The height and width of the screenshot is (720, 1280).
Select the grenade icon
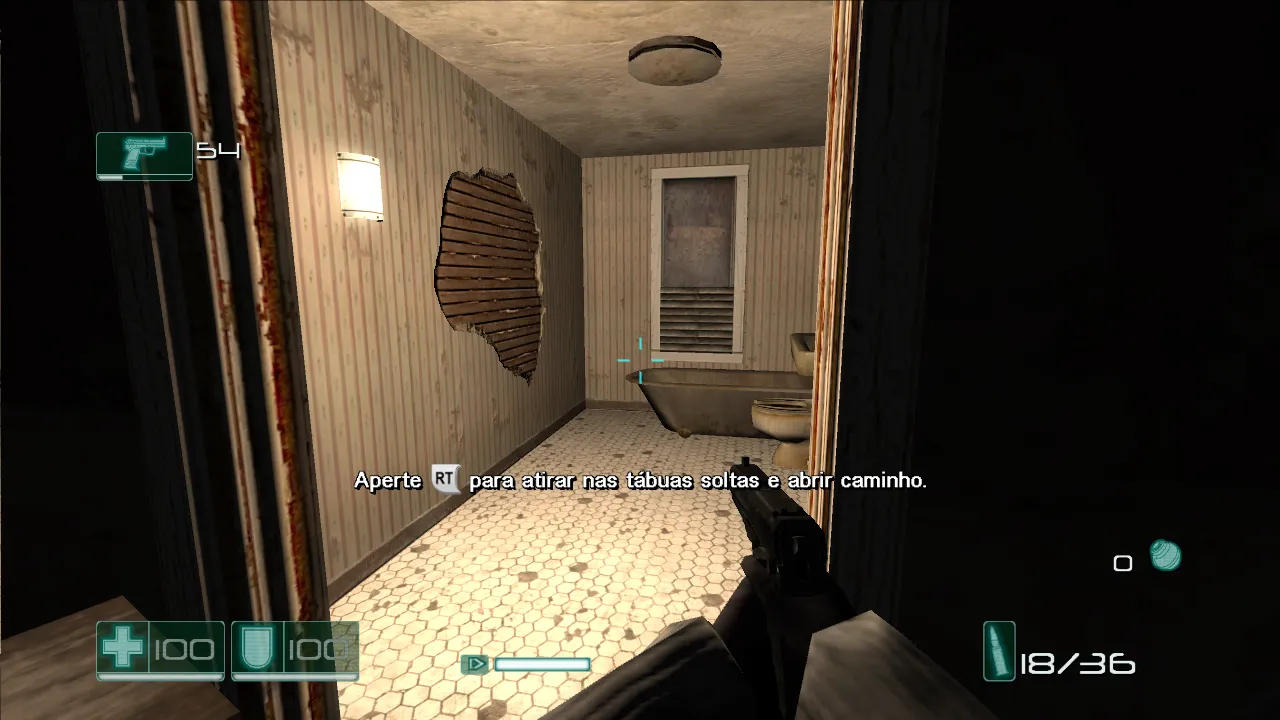point(1165,555)
